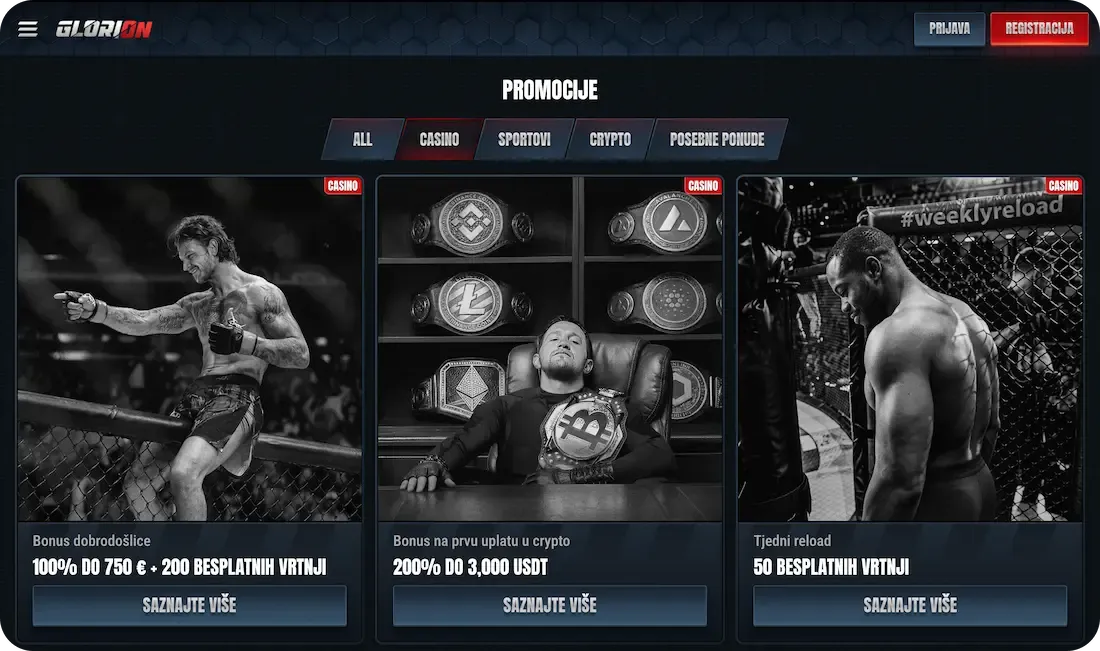Image resolution: width=1100 pixels, height=651 pixels.
Task: Open the weekly reload promotion image
Action: (910, 349)
